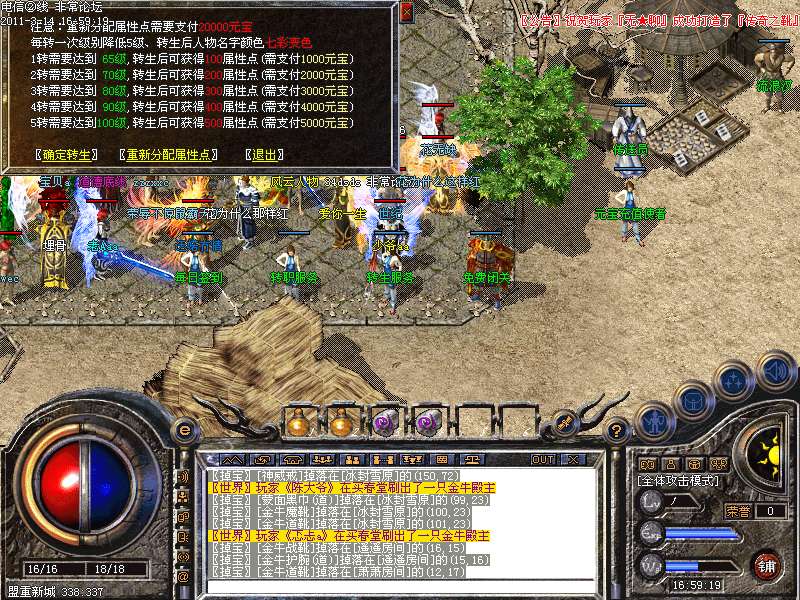
Task: Open the question mark help button
Action: 618,431
